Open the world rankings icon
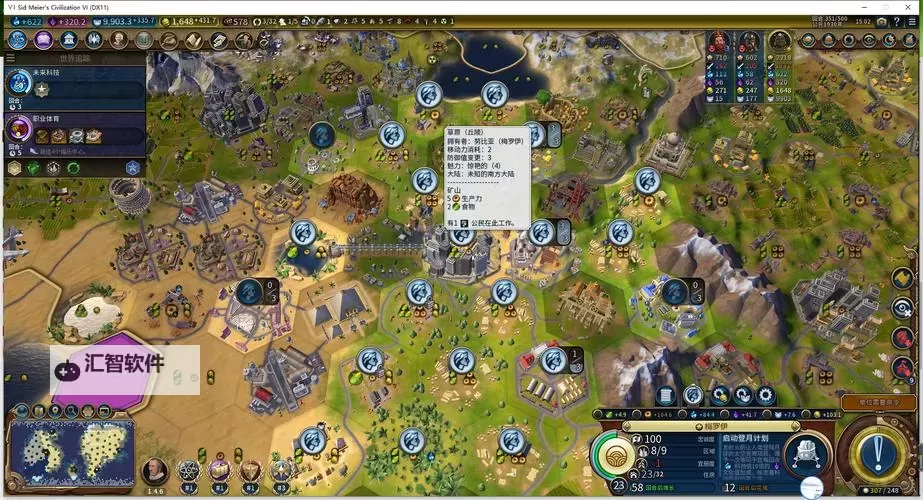 coord(808,40)
